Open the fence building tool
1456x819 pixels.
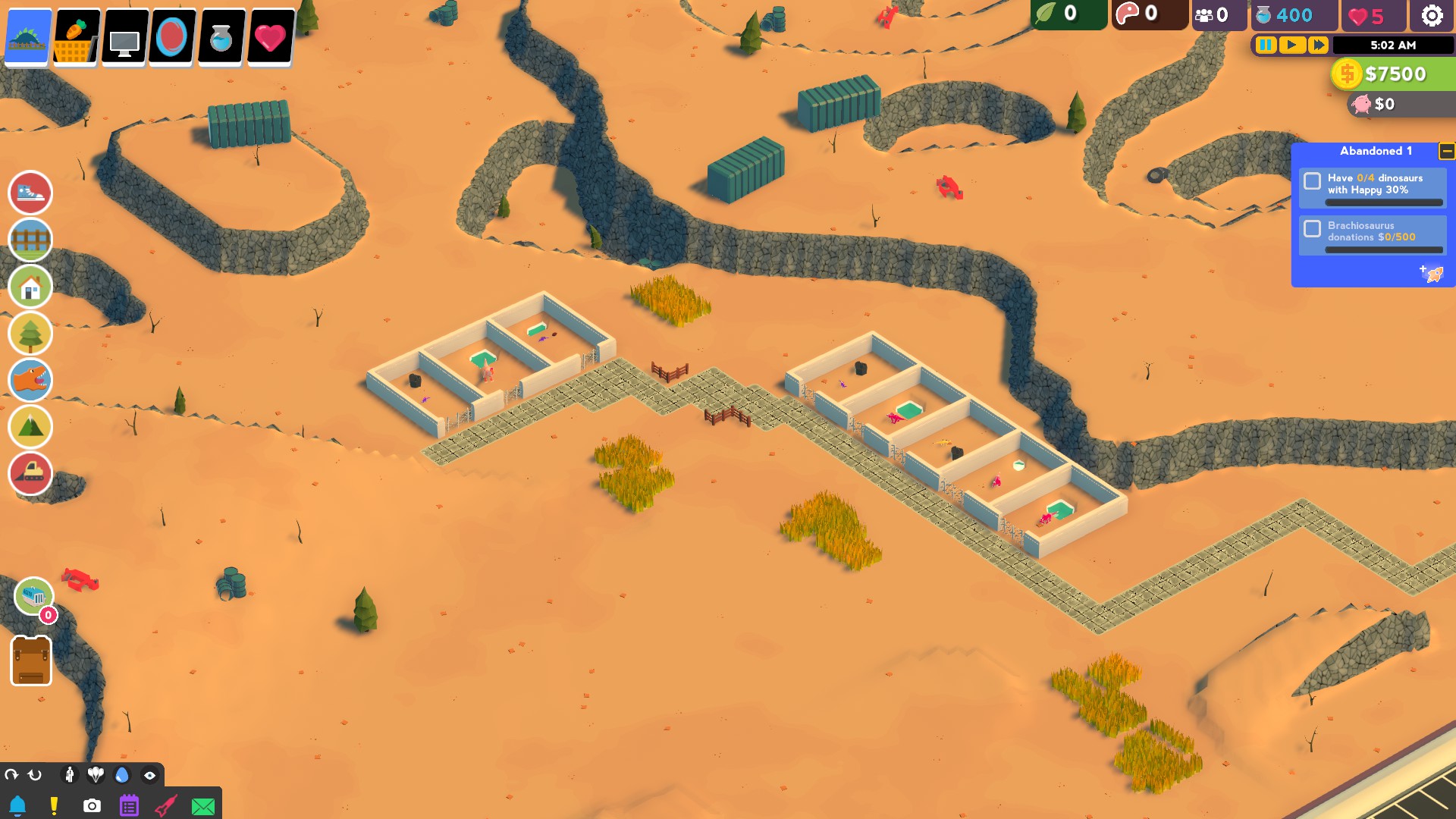pyautogui.click(x=30, y=239)
